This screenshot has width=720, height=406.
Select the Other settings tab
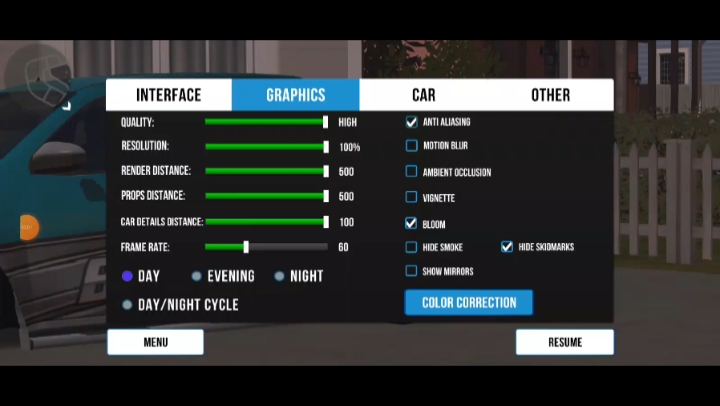pyautogui.click(x=550, y=95)
